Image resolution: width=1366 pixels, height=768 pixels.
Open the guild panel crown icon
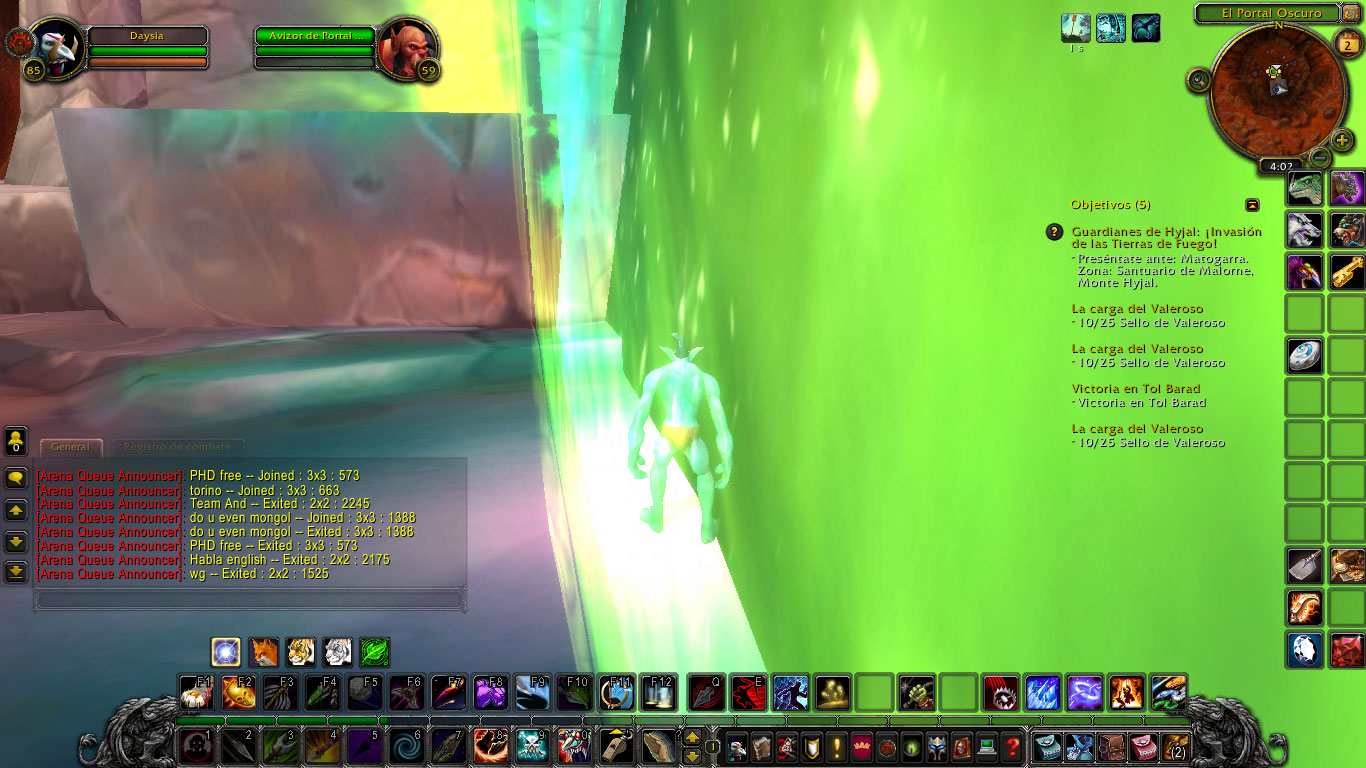[x=862, y=746]
